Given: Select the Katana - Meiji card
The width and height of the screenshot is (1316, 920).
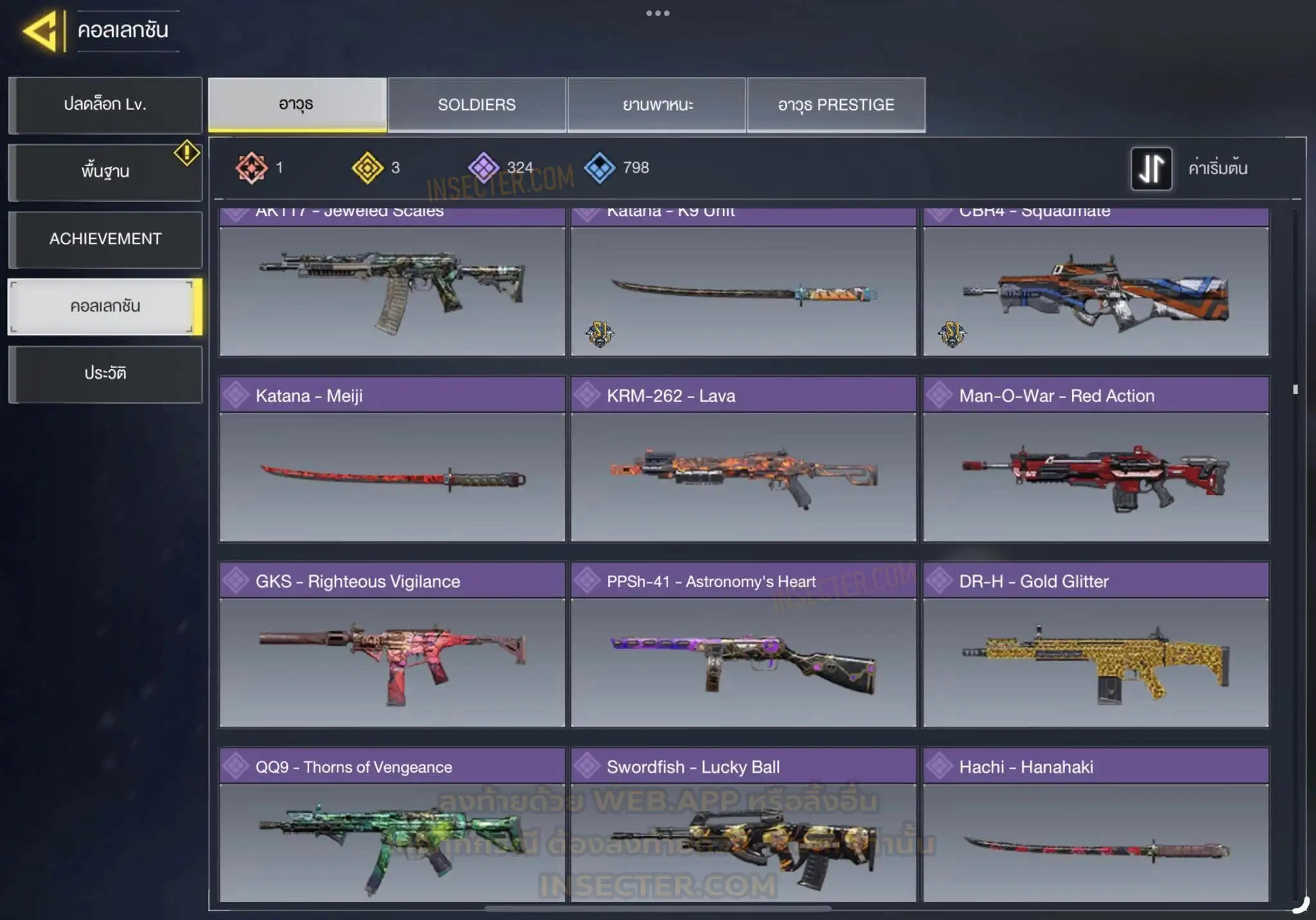Looking at the screenshot, I should [x=392, y=460].
